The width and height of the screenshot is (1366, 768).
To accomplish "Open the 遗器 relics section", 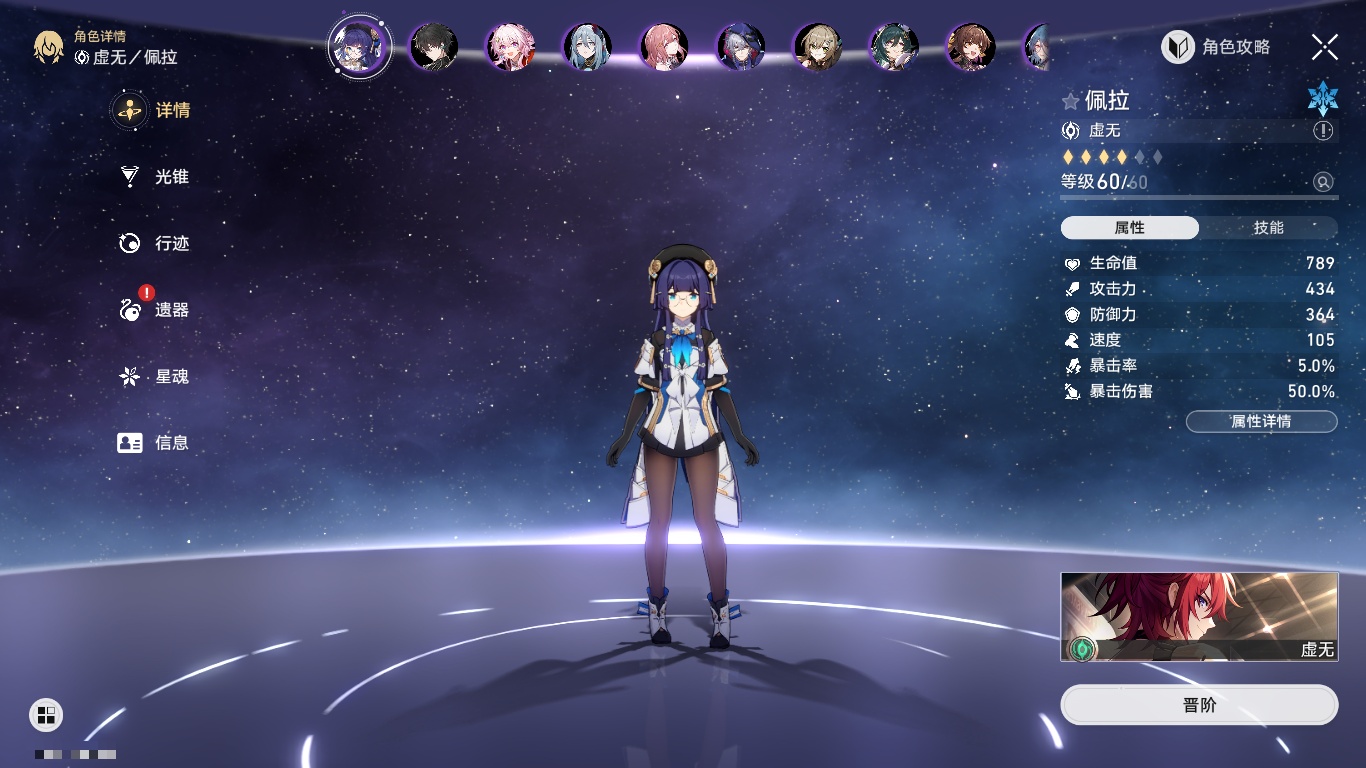I will [153, 310].
